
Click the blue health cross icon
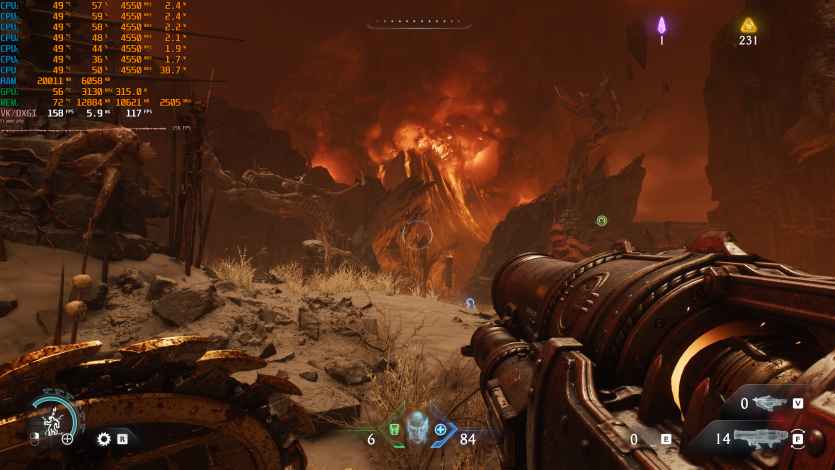pyautogui.click(x=440, y=430)
